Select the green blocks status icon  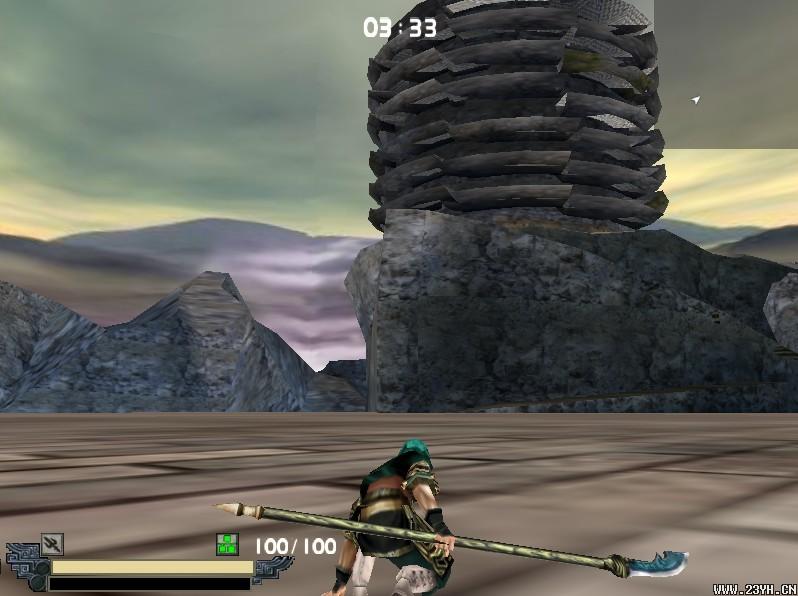point(227,545)
